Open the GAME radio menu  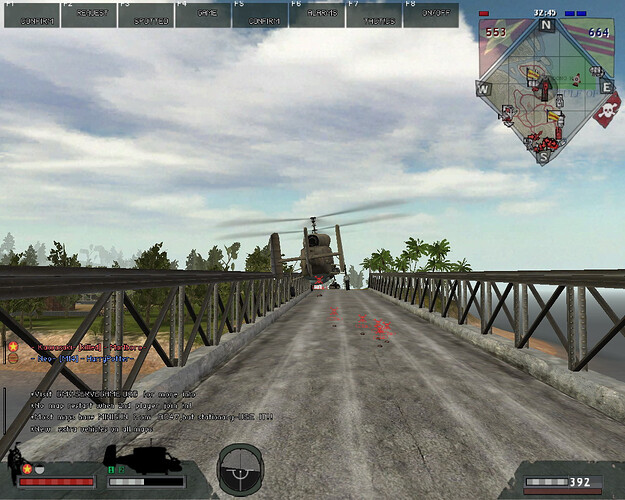pos(203,14)
